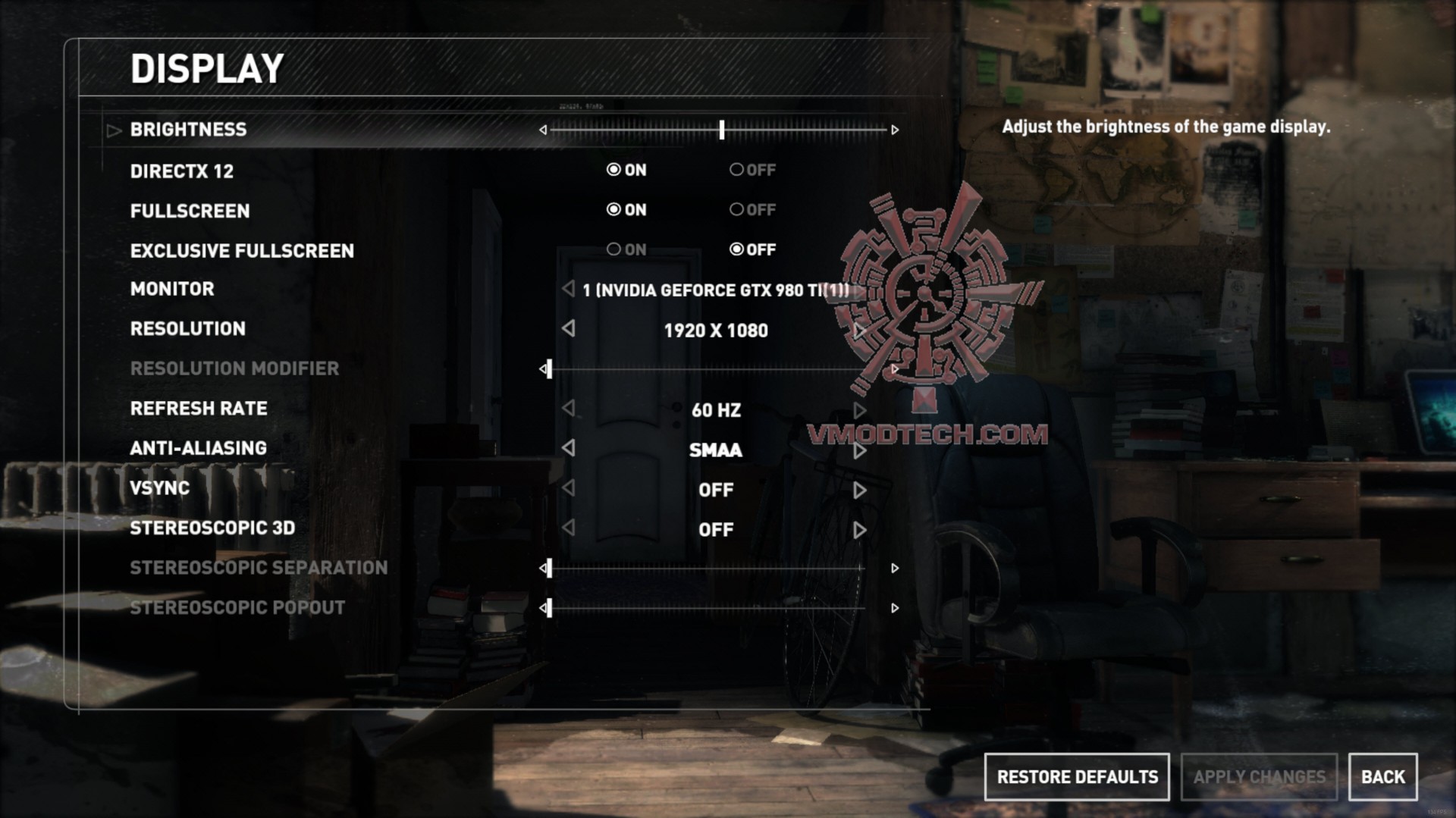Image resolution: width=1456 pixels, height=818 pixels.
Task: Select the Refresh Rate setting label
Action: [199, 409]
